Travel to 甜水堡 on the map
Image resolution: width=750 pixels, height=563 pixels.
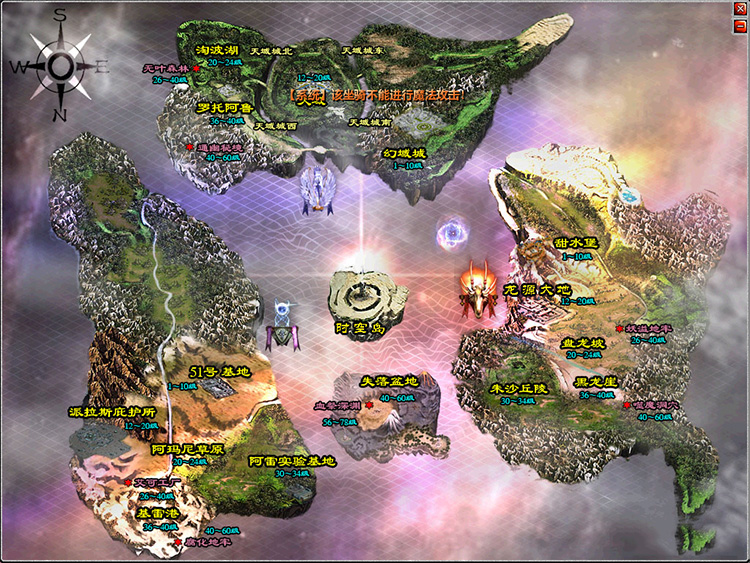pyautogui.click(x=574, y=243)
